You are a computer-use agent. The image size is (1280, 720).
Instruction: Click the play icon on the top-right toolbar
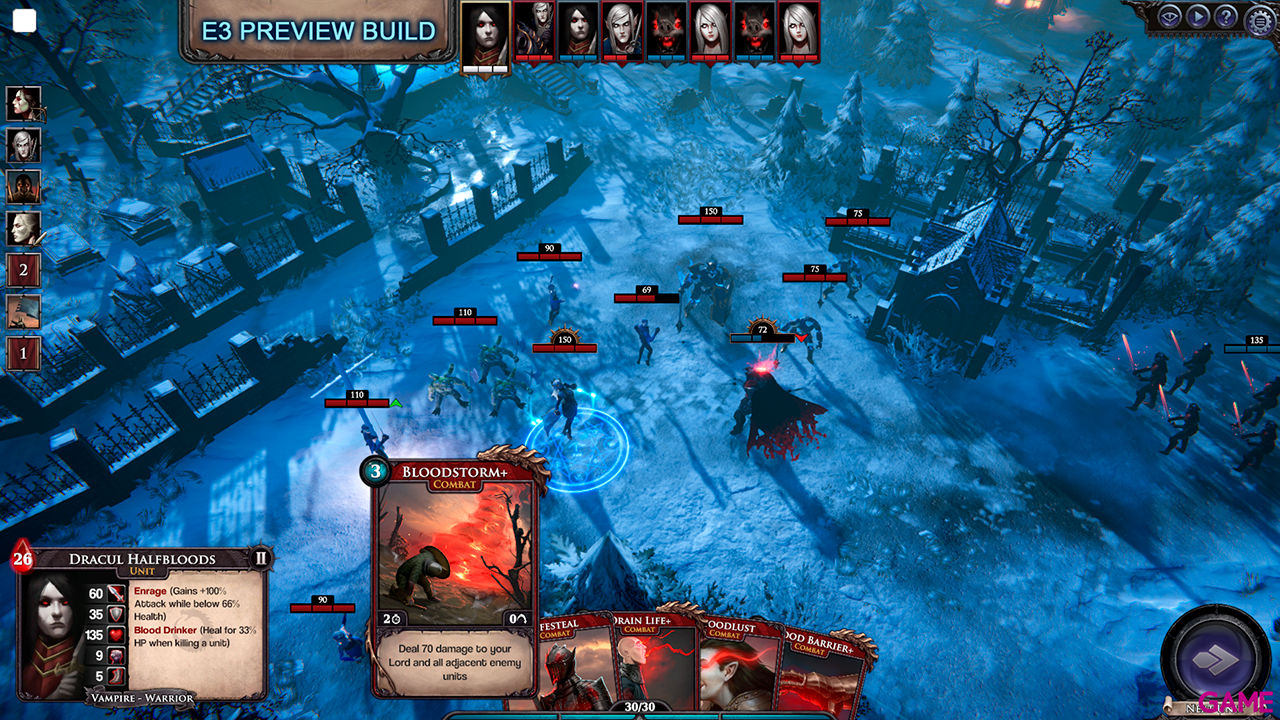coord(1198,16)
